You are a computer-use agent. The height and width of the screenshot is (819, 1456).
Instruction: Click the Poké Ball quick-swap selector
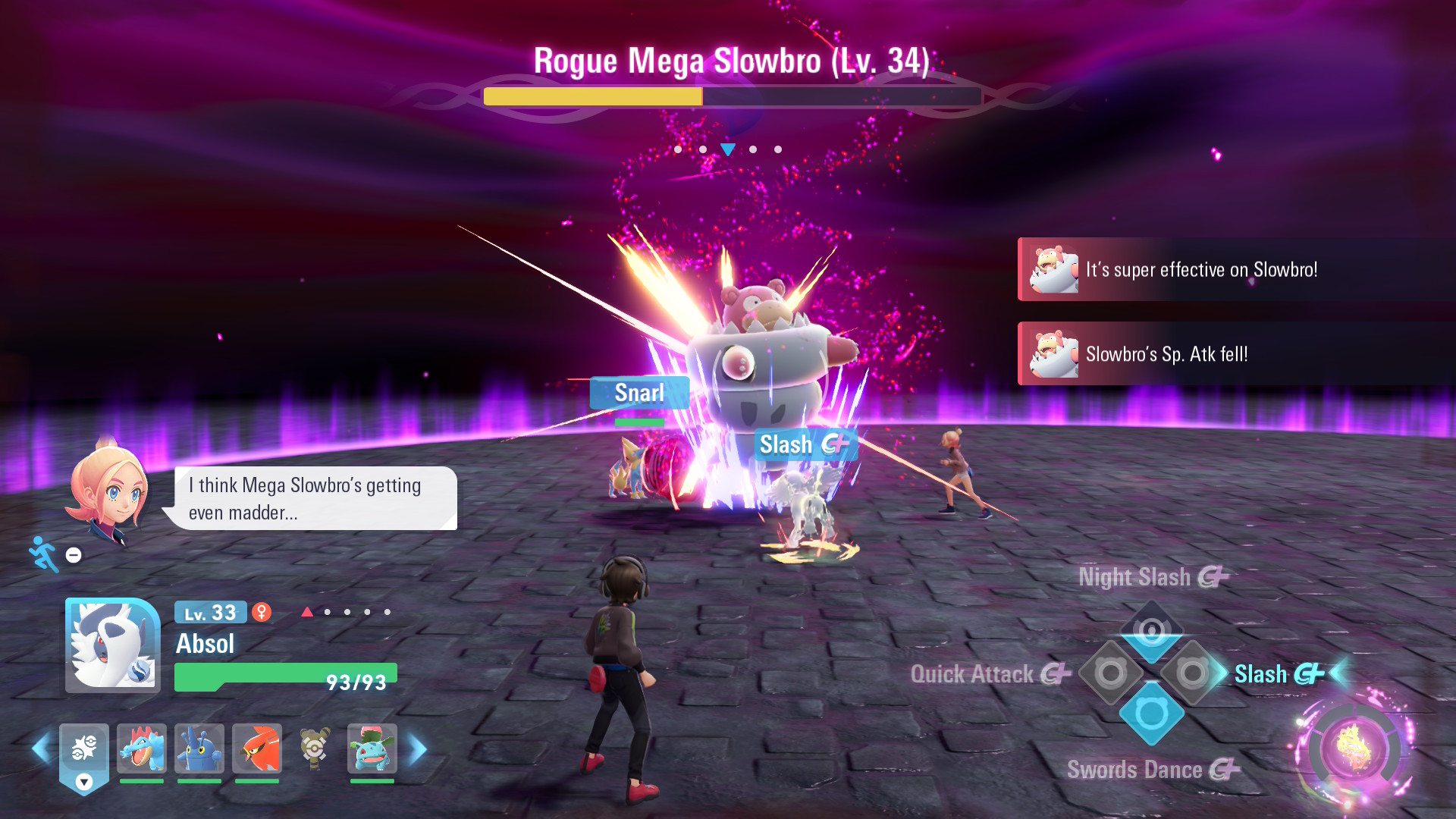click(x=84, y=751)
